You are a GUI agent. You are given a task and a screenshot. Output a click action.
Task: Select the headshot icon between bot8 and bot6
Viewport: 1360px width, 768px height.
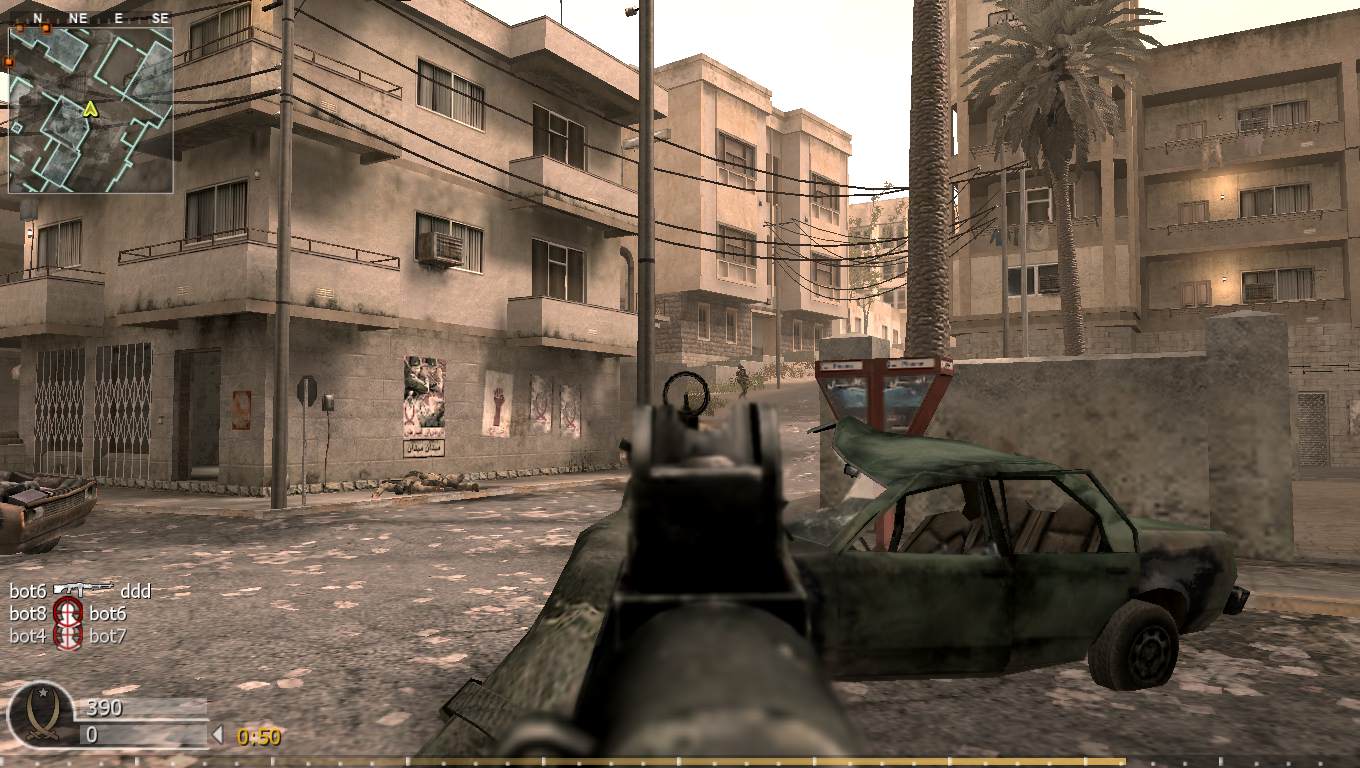pyautogui.click(x=68, y=613)
